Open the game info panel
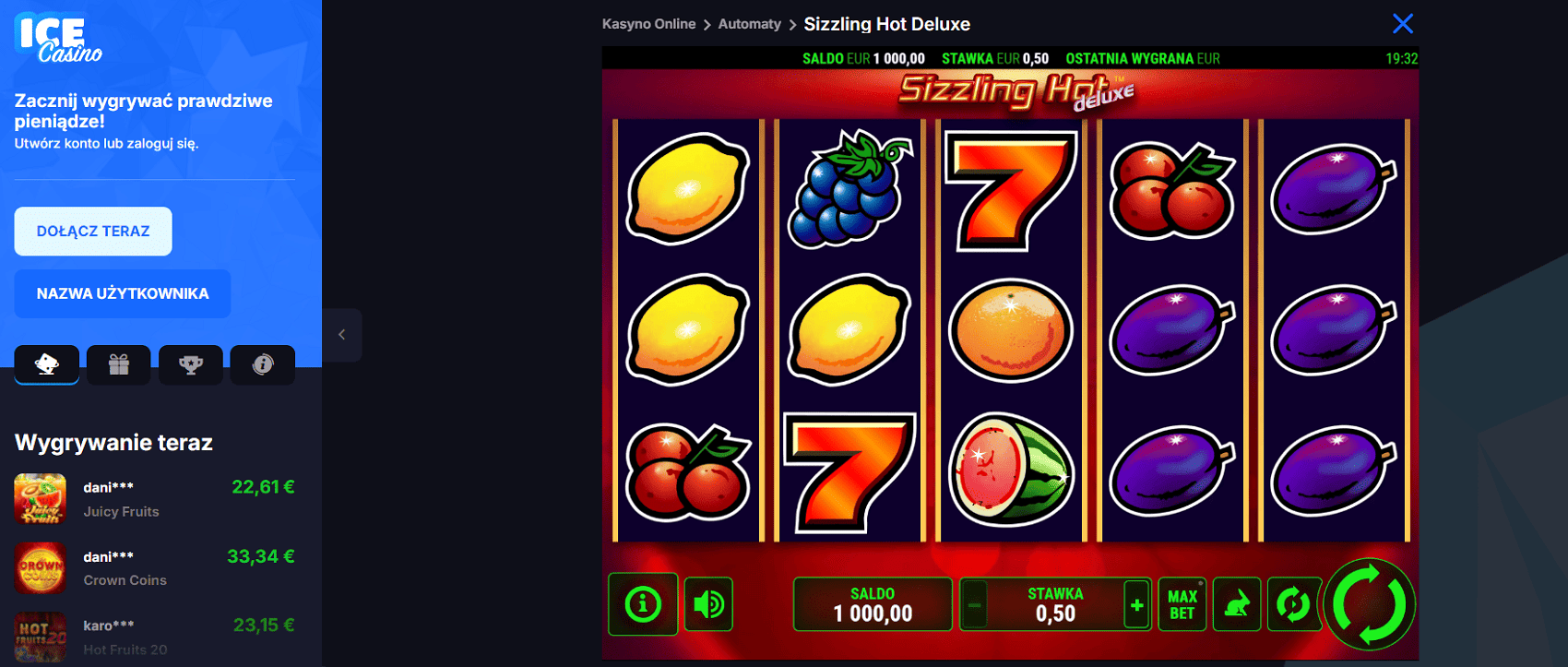Screen dimensions: 1568x667 [x=643, y=603]
